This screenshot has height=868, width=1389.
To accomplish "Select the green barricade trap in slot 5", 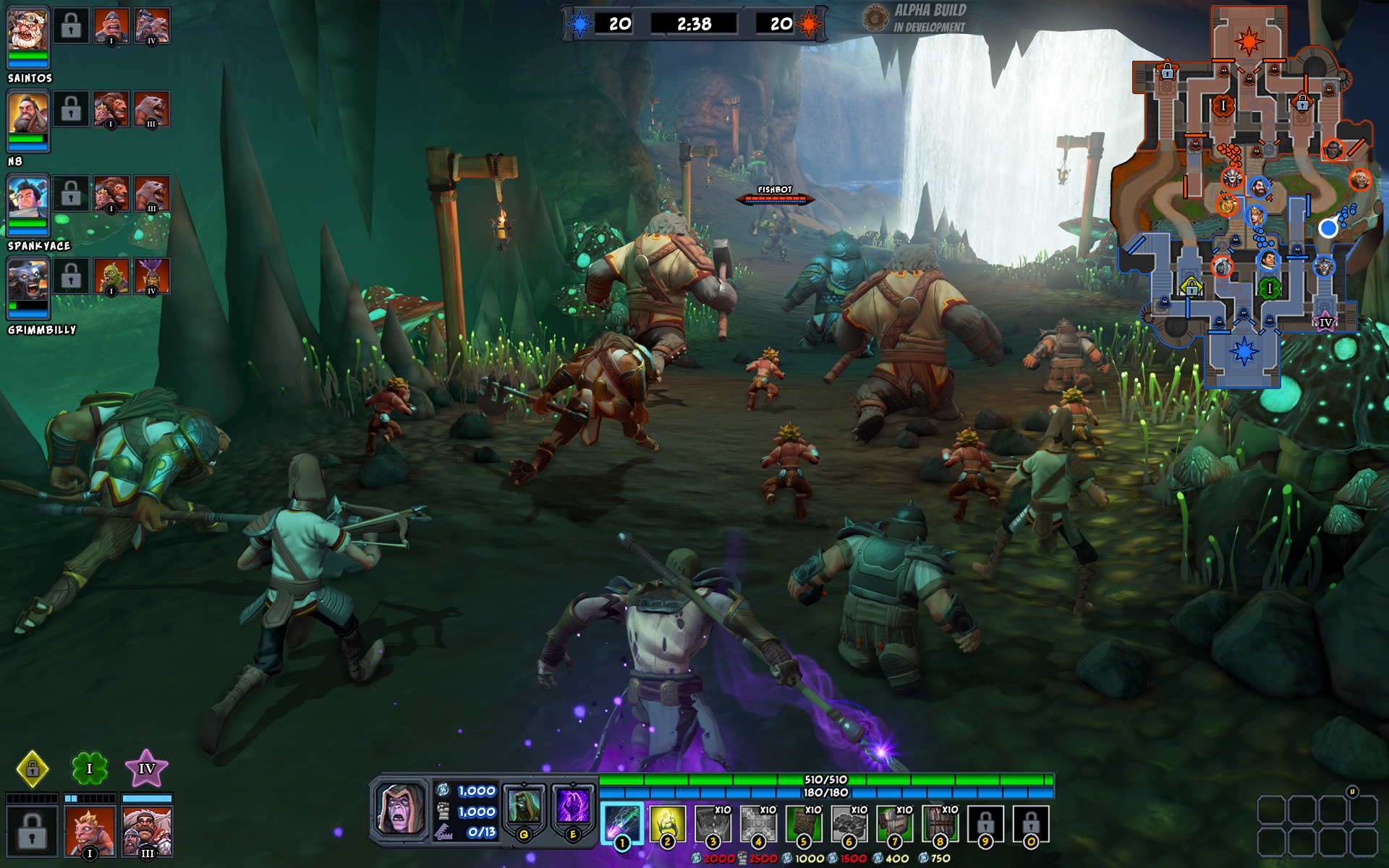I will [x=803, y=823].
